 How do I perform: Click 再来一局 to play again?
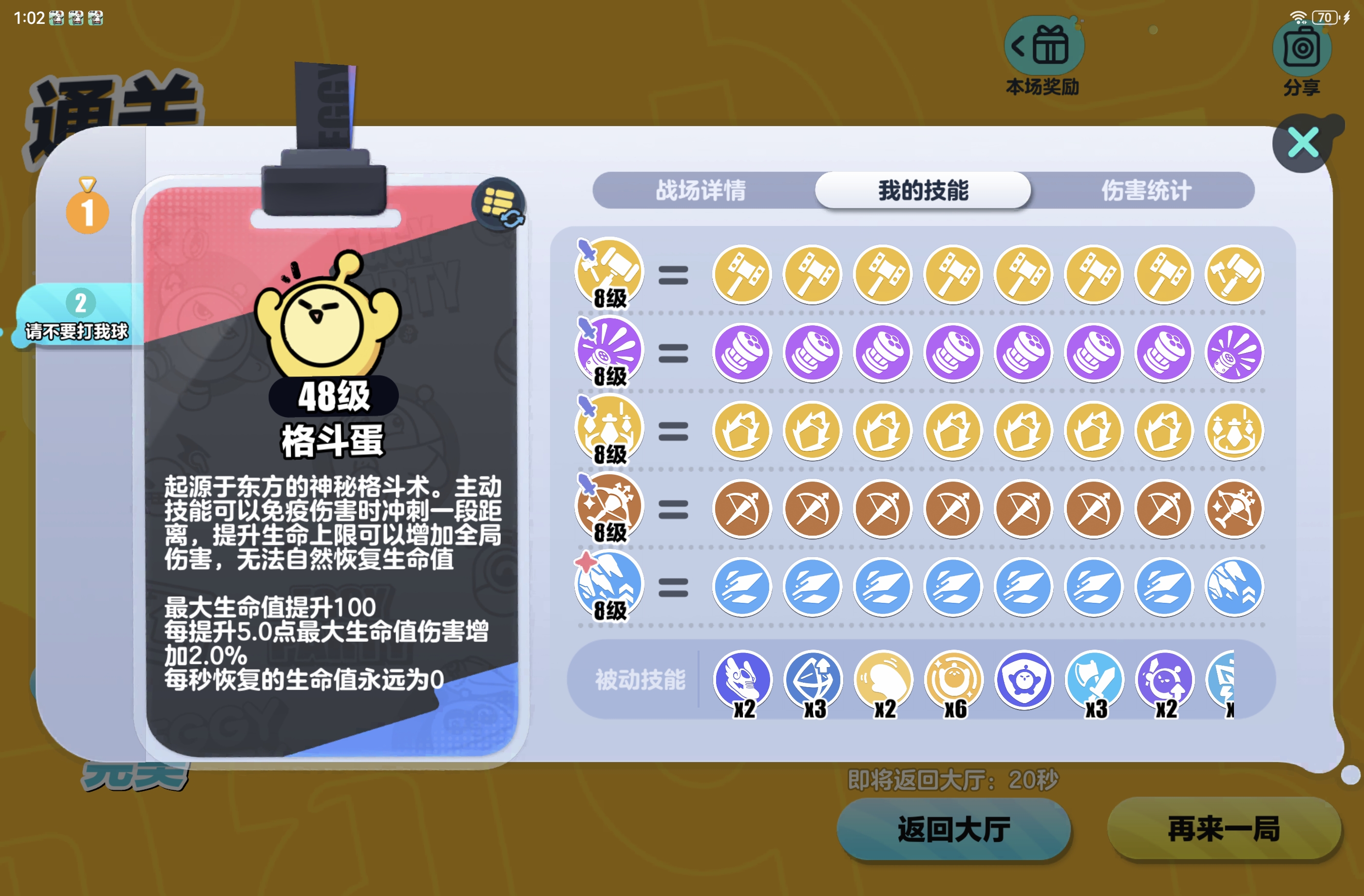(x=1222, y=827)
